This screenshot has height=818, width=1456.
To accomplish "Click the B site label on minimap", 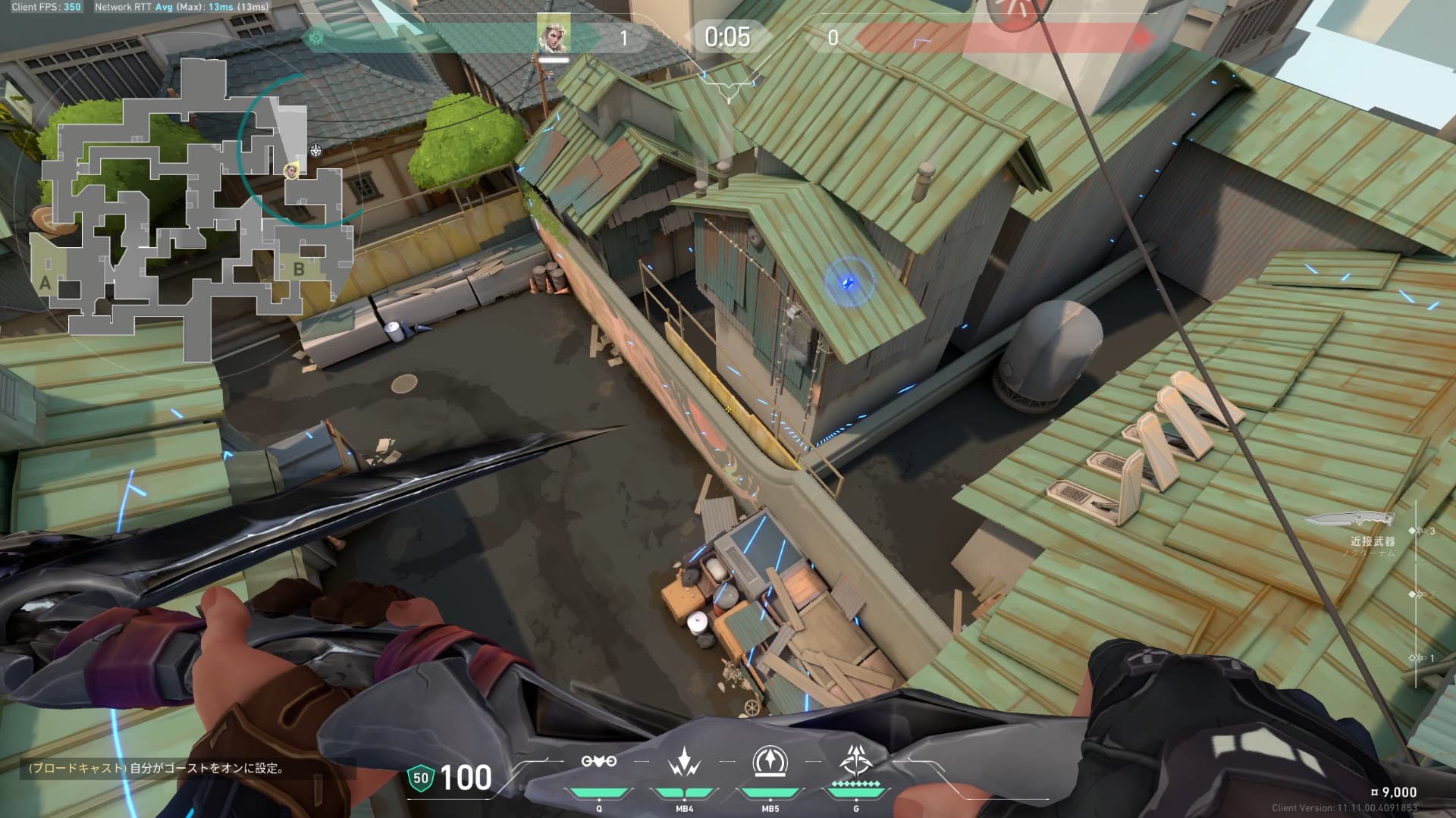I will click(299, 268).
